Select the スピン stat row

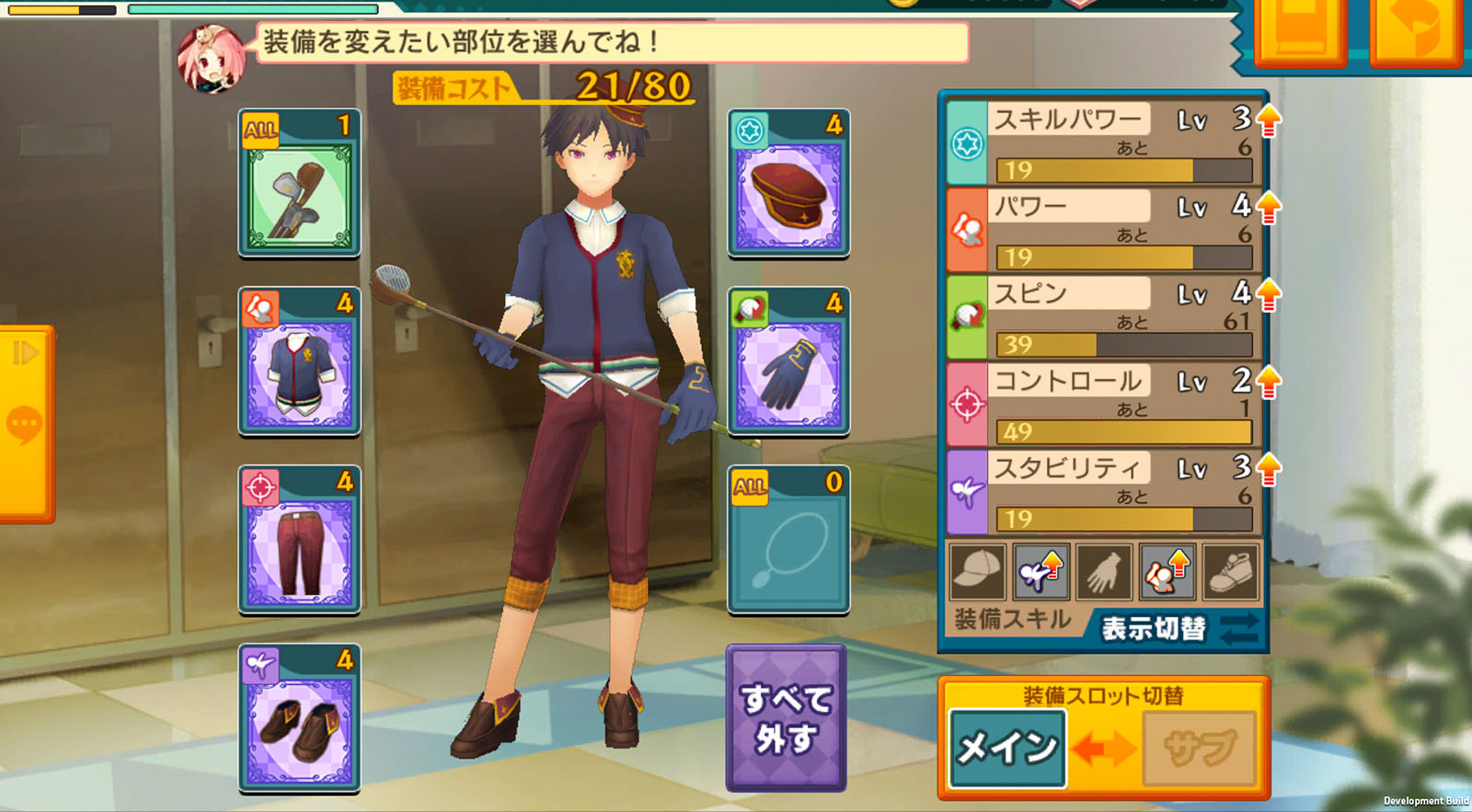coord(1104,317)
